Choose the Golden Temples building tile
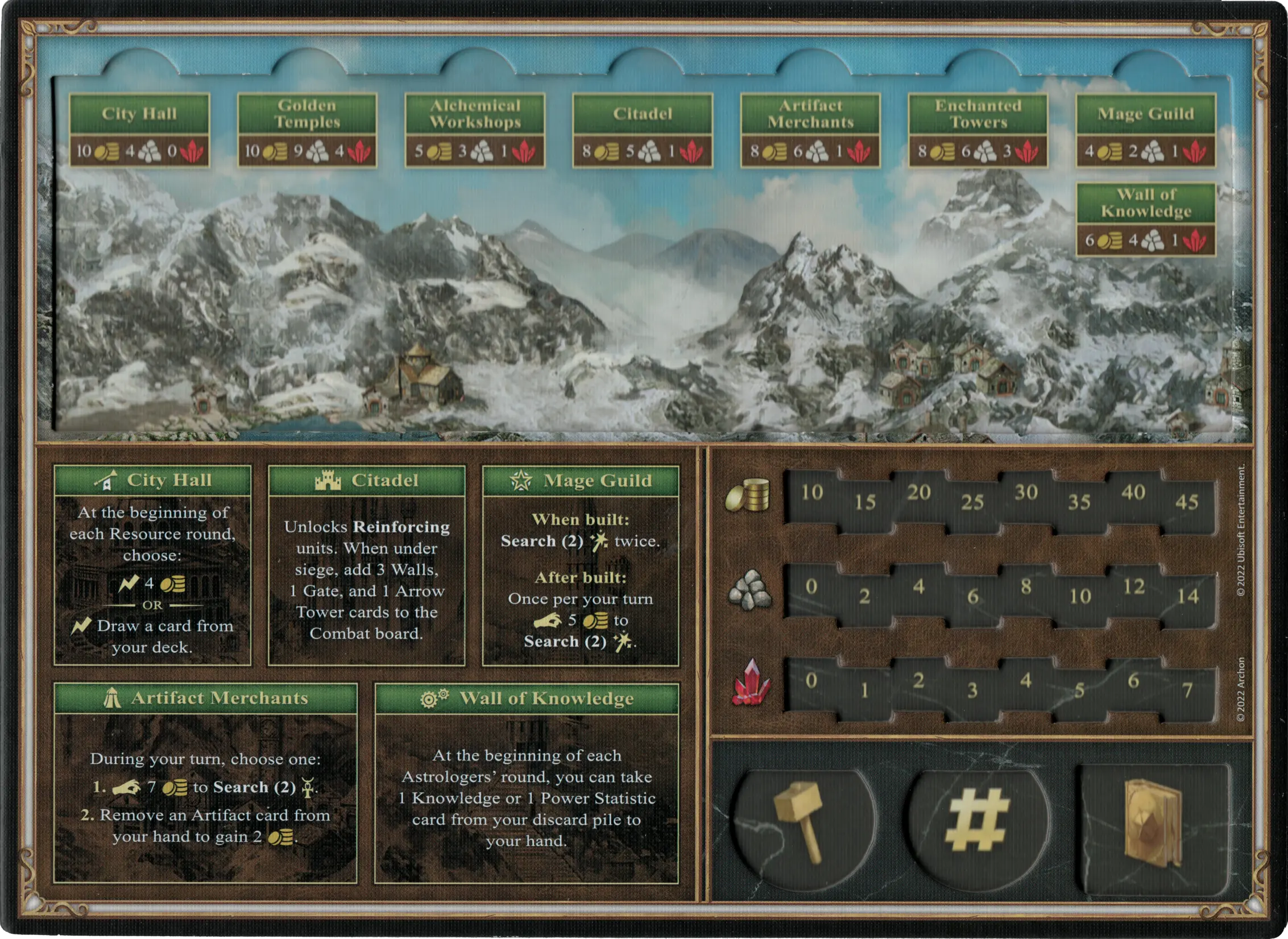The height and width of the screenshot is (939, 1288). 307,130
